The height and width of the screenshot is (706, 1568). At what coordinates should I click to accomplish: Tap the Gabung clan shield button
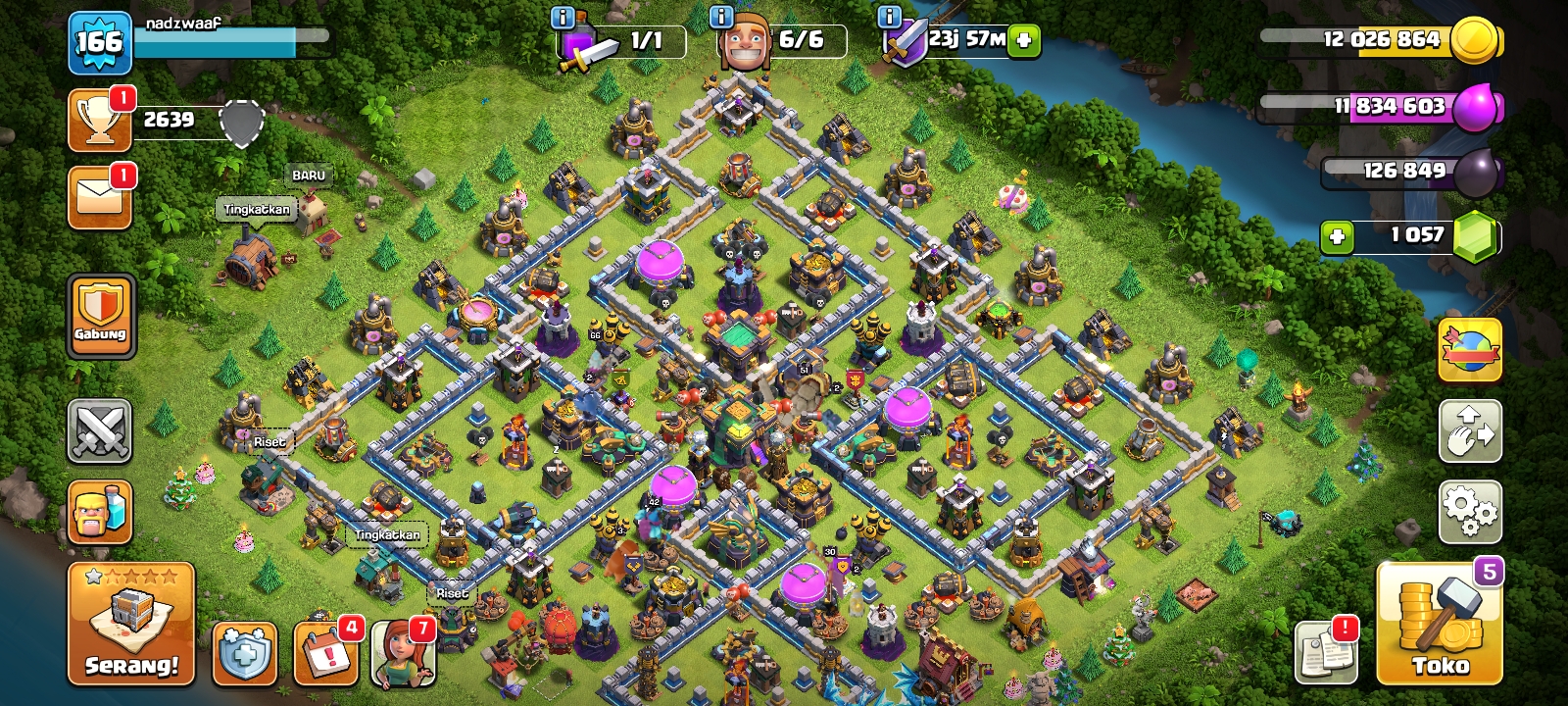[x=101, y=316]
